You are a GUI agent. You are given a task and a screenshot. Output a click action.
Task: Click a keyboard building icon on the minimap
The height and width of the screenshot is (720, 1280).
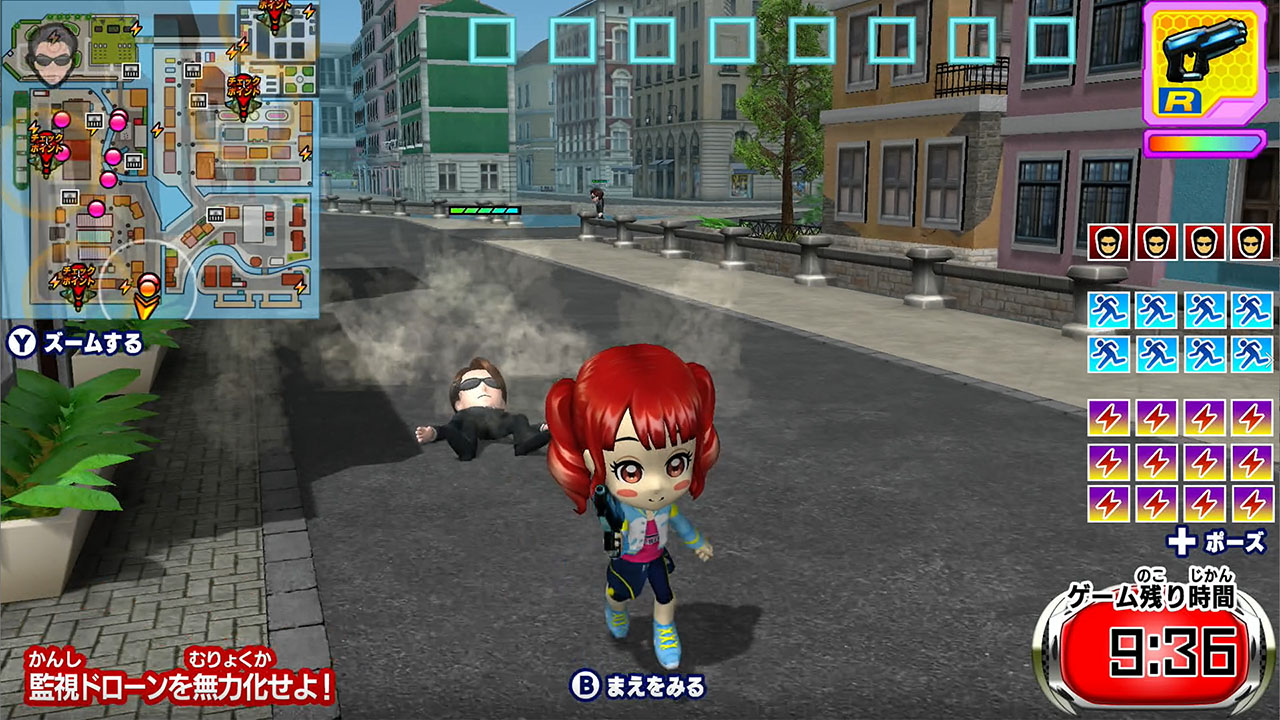pyautogui.click(x=130, y=71)
